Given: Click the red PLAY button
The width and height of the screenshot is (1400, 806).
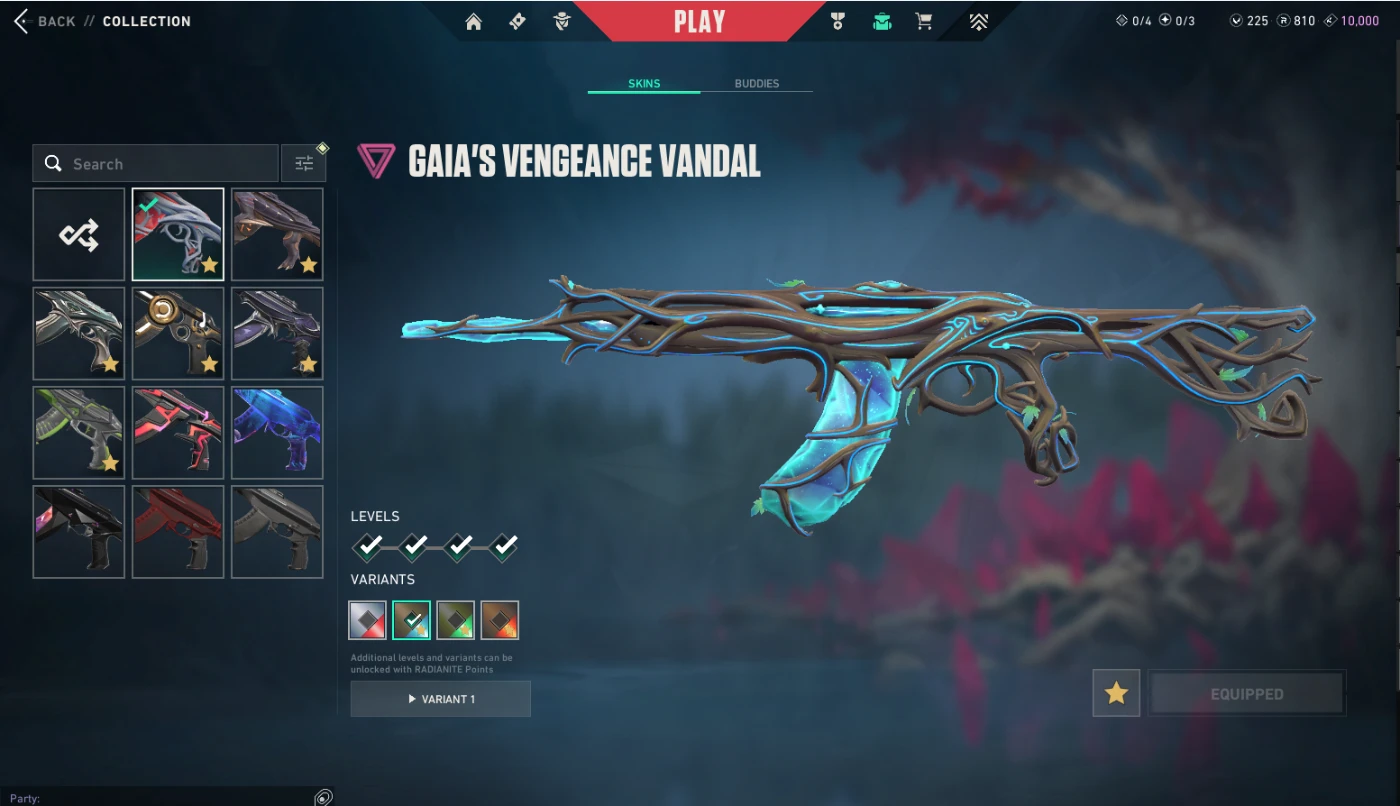Looking at the screenshot, I should [x=699, y=21].
